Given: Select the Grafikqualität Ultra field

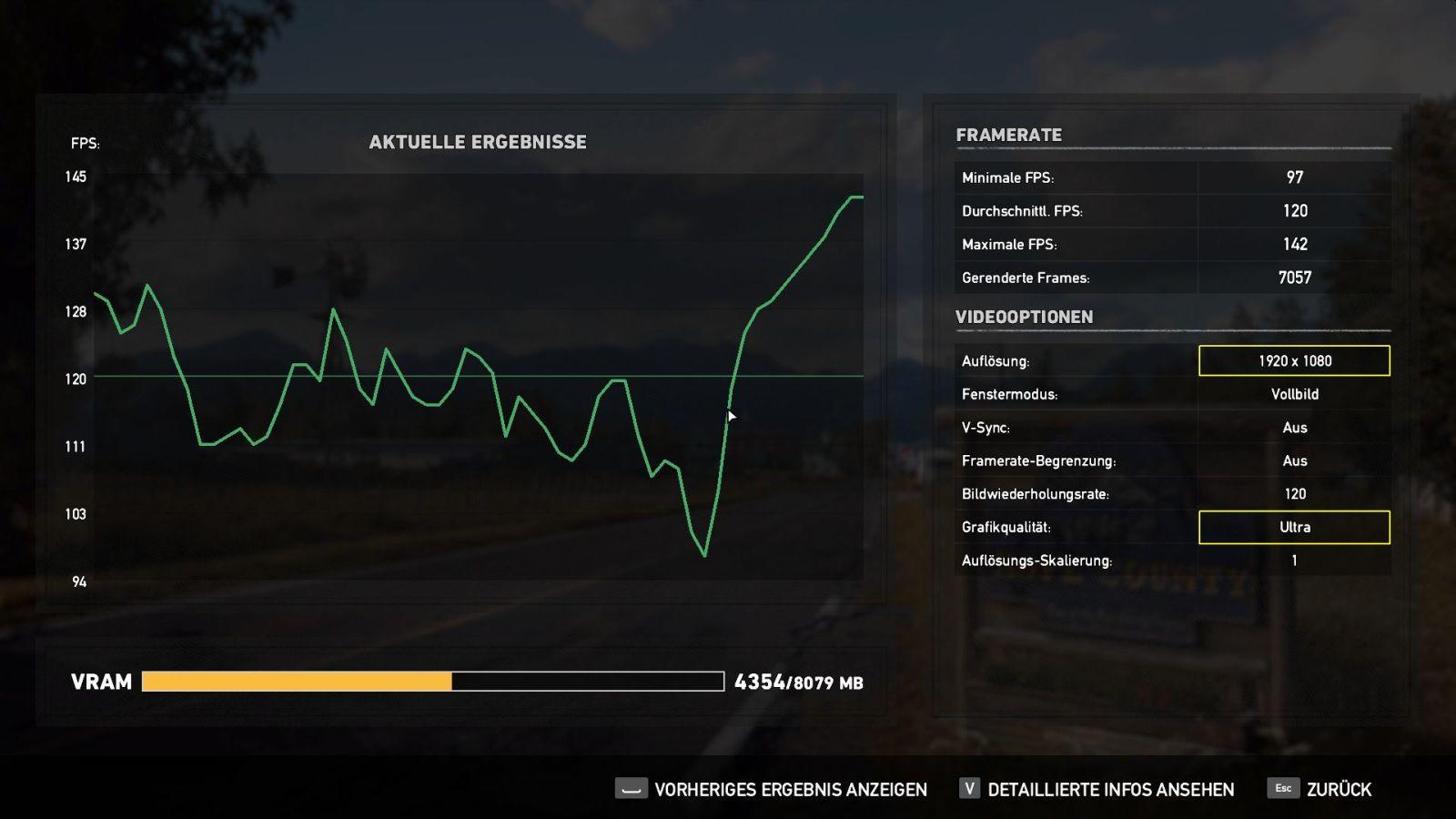Looking at the screenshot, I should [1294, 527].
